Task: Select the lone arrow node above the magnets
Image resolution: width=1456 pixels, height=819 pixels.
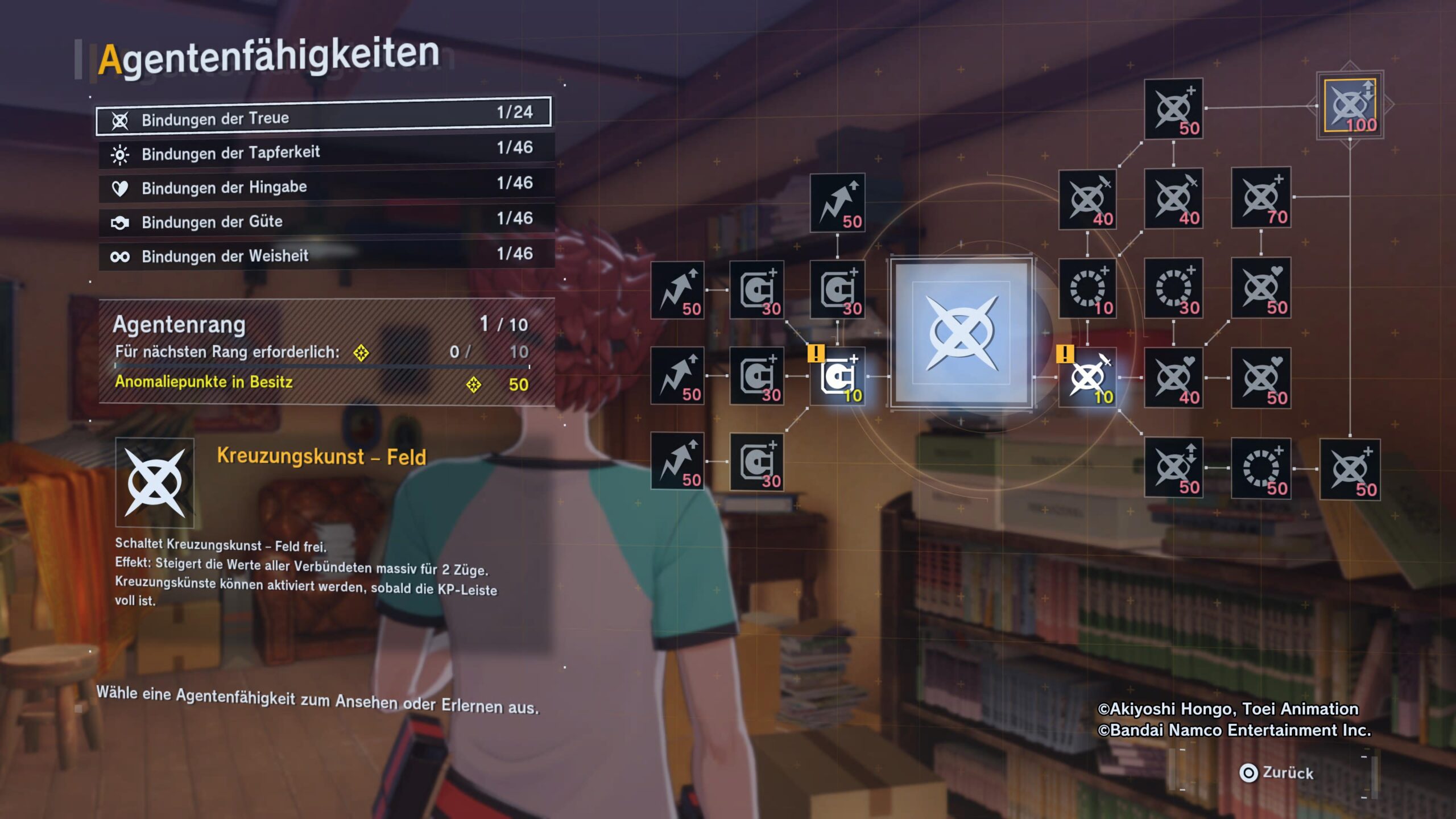Action: click(837, 202)
